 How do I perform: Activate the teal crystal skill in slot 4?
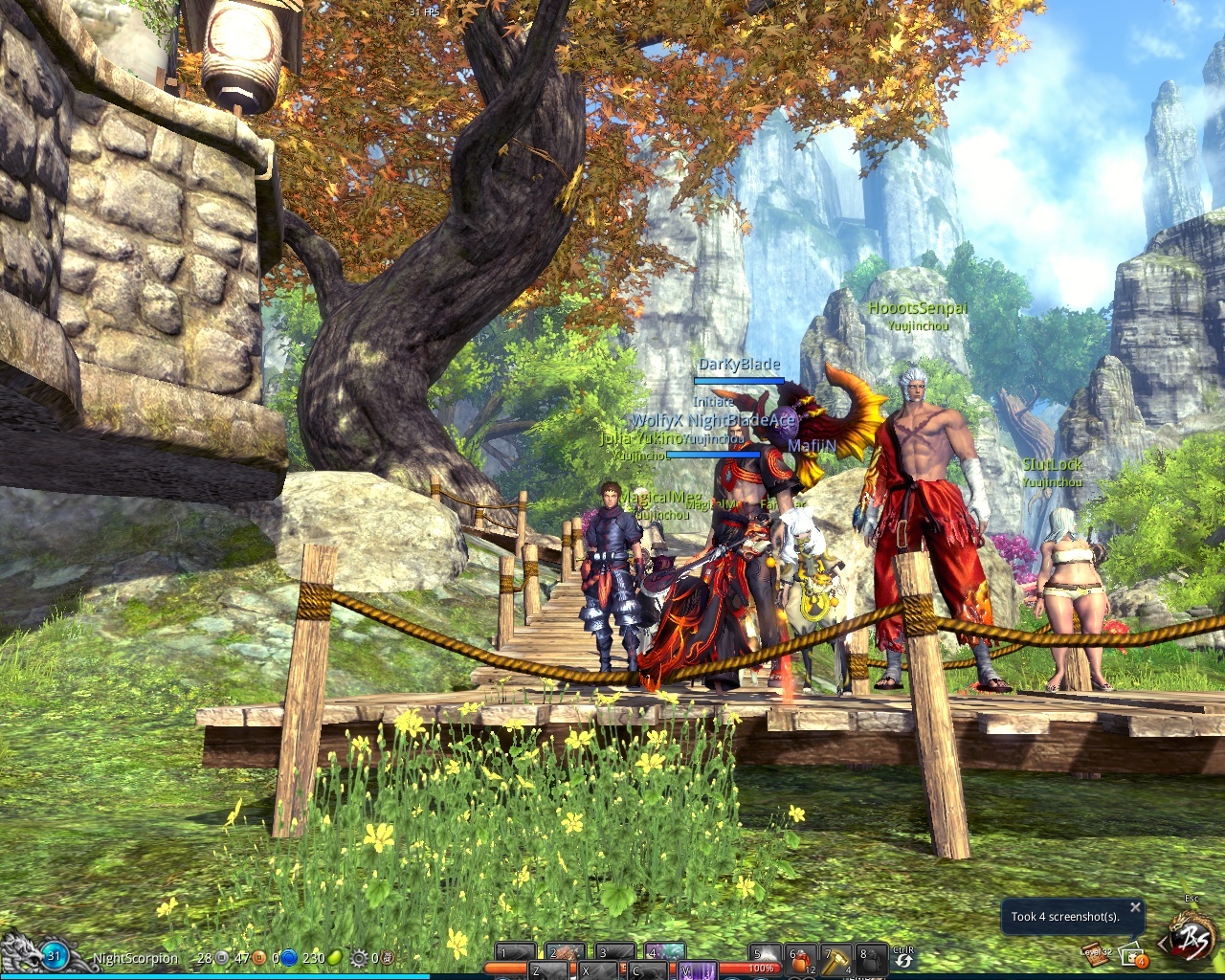(x=664, y=953)
